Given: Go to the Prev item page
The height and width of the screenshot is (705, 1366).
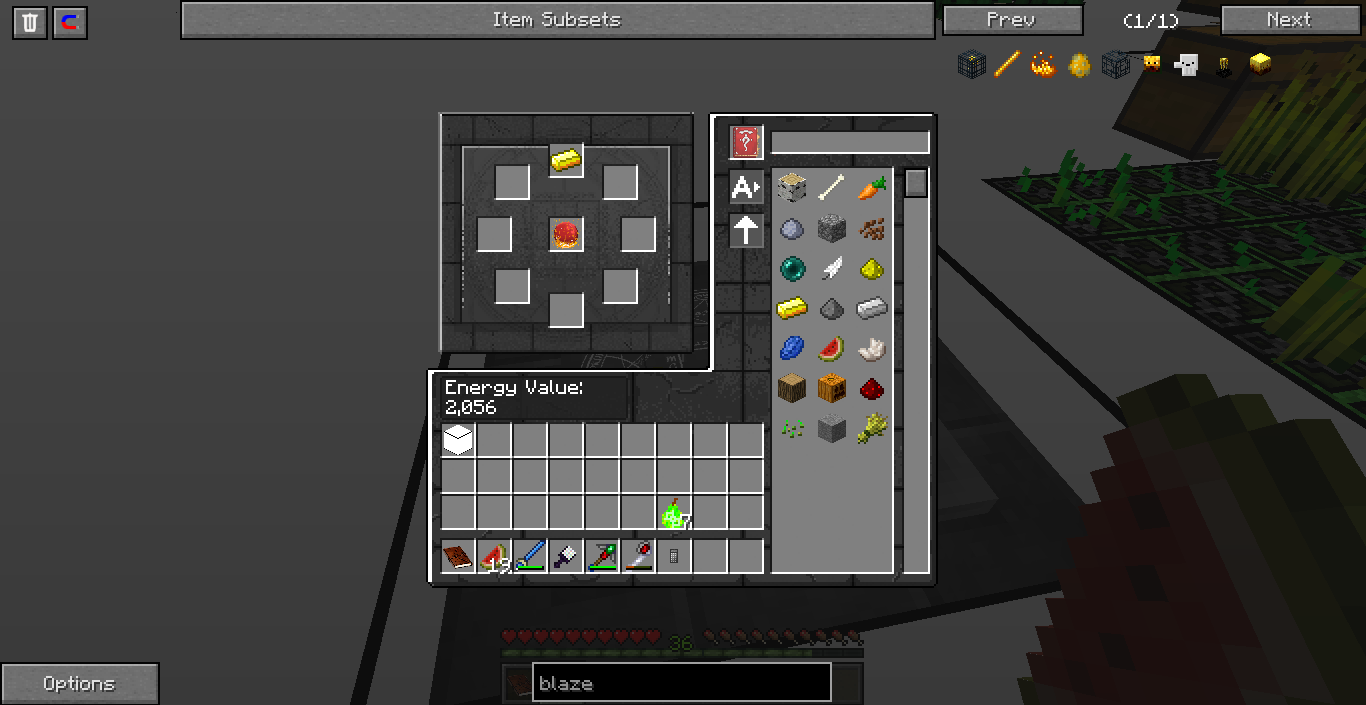Looking at the screenshot, I should pyautogui.click(x=1012, y=20).
